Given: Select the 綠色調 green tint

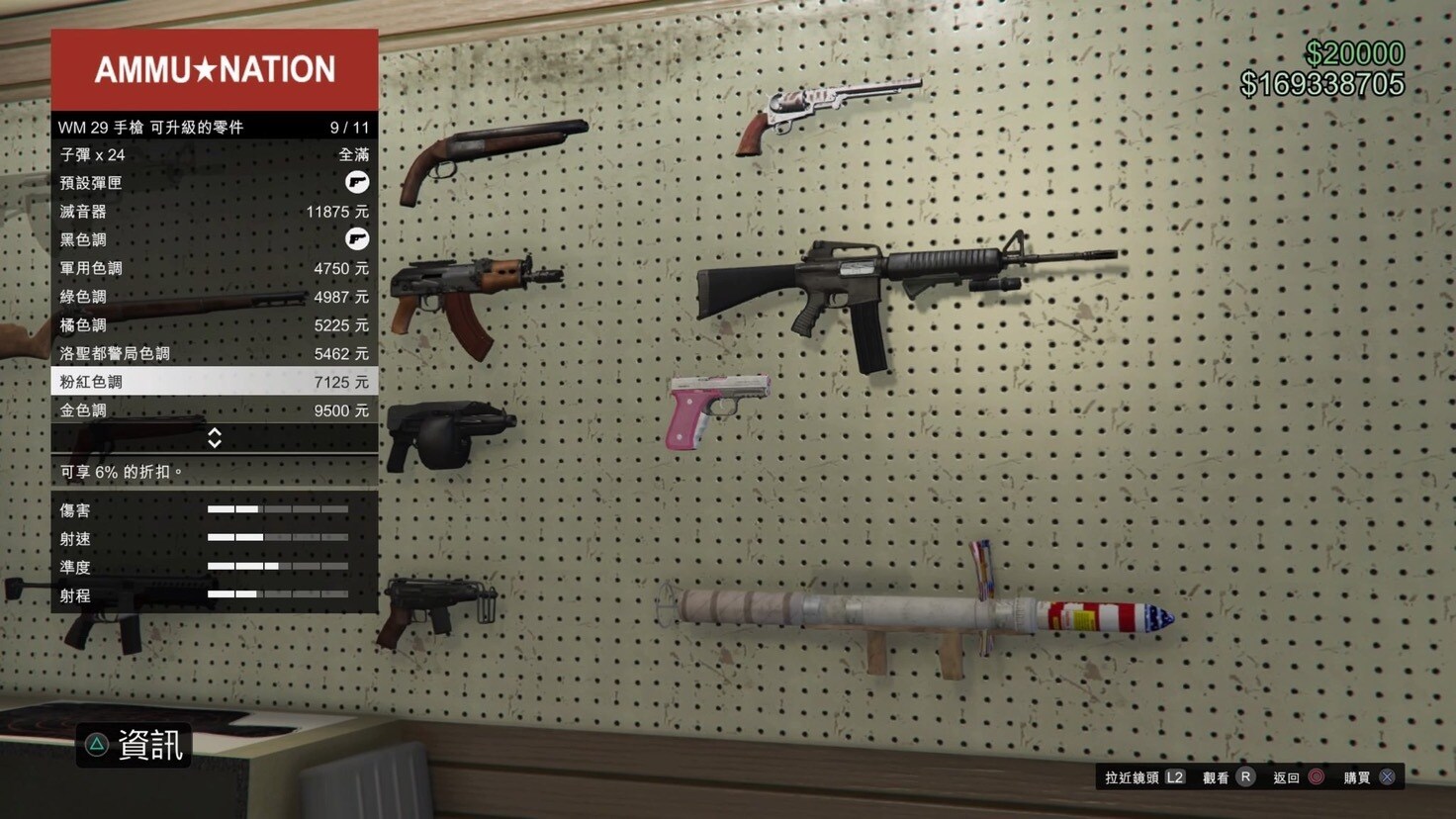Looking at the screenshot, I should click(214, 297).
